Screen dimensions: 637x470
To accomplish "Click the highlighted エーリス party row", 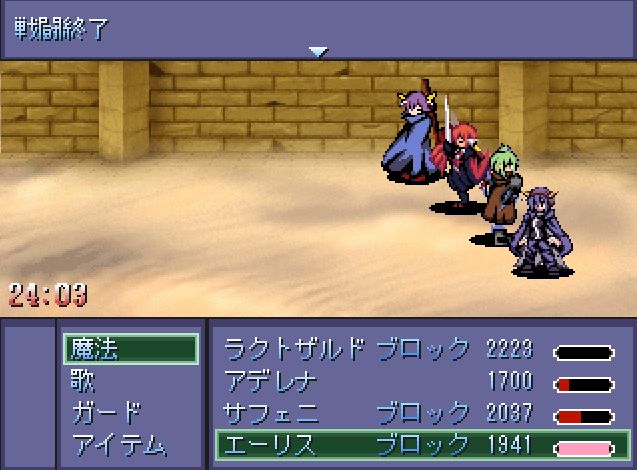I will point(420,444).
